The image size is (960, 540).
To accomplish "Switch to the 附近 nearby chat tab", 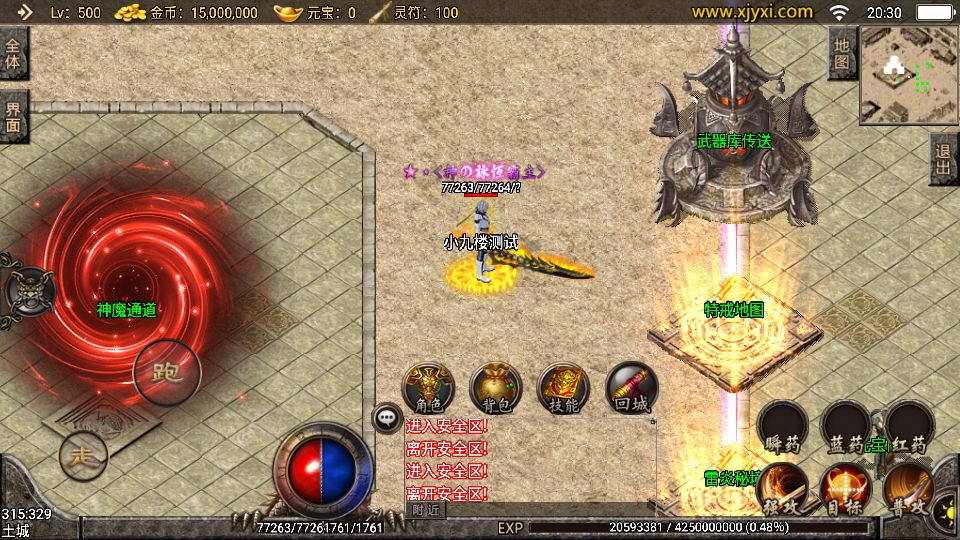I will click(426, 510).
